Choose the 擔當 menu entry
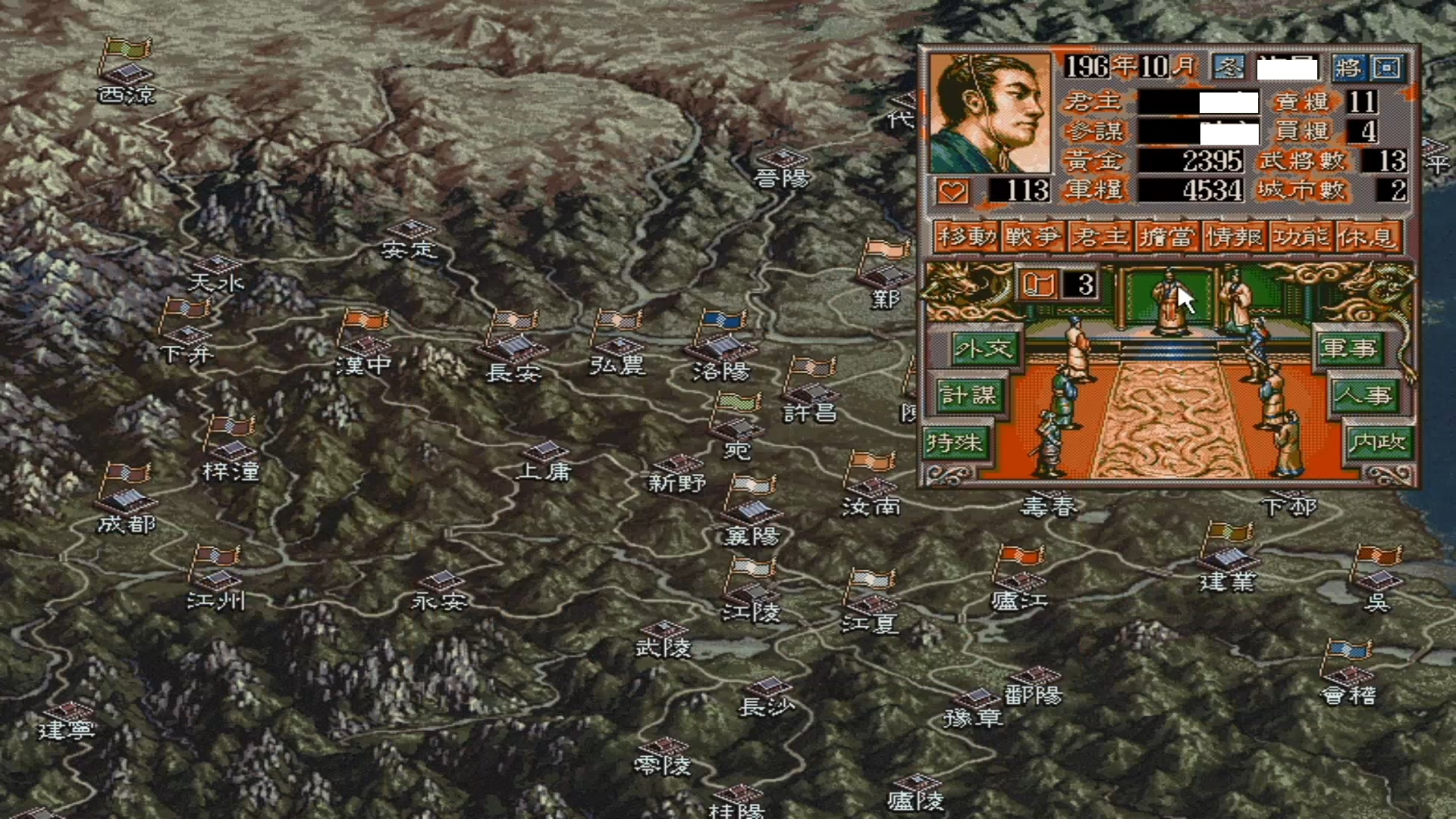The image size is (1456, 819). [1167, 237]
